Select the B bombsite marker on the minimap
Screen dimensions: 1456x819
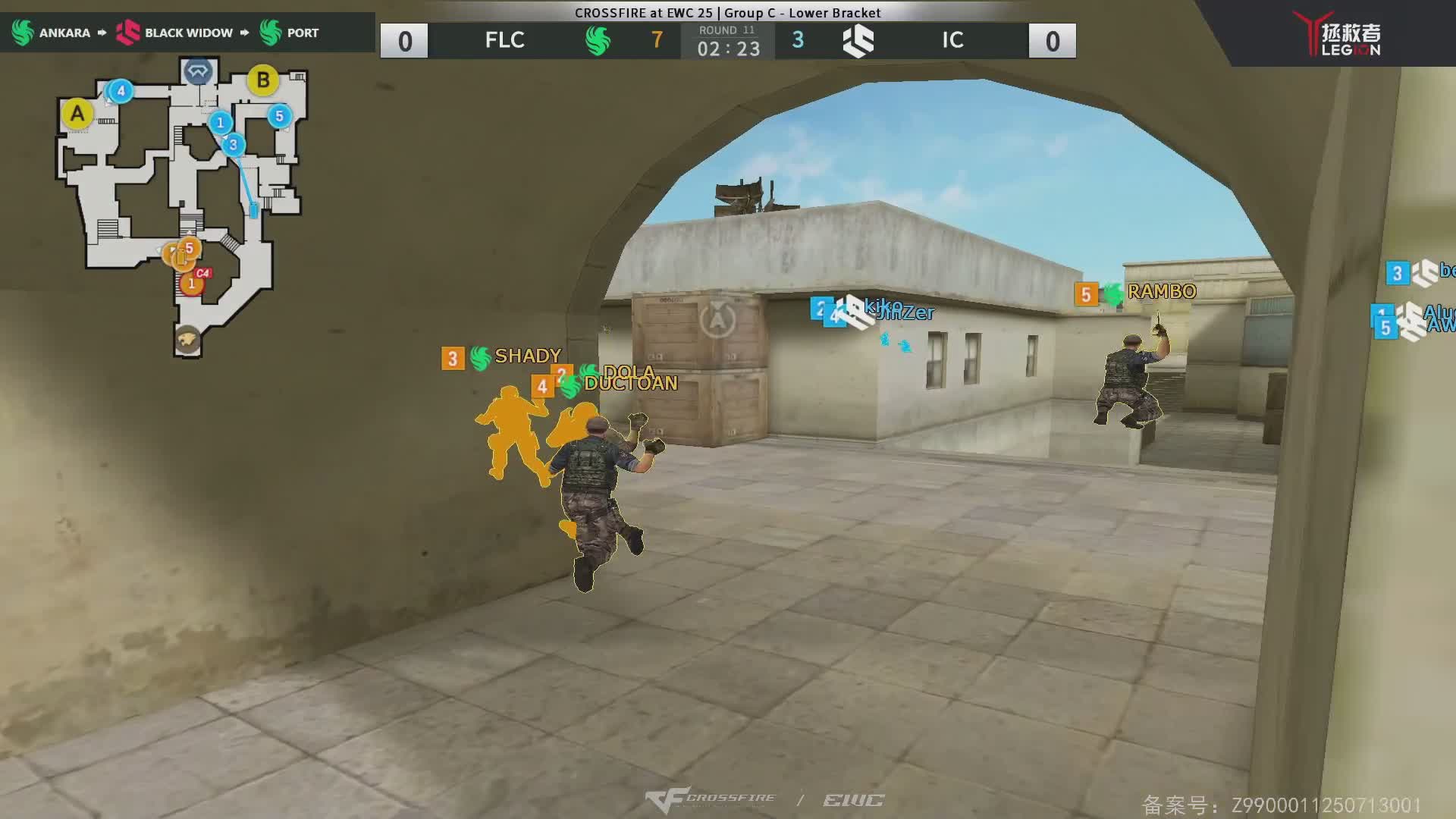pyautogui.click(x=263, y=80)
